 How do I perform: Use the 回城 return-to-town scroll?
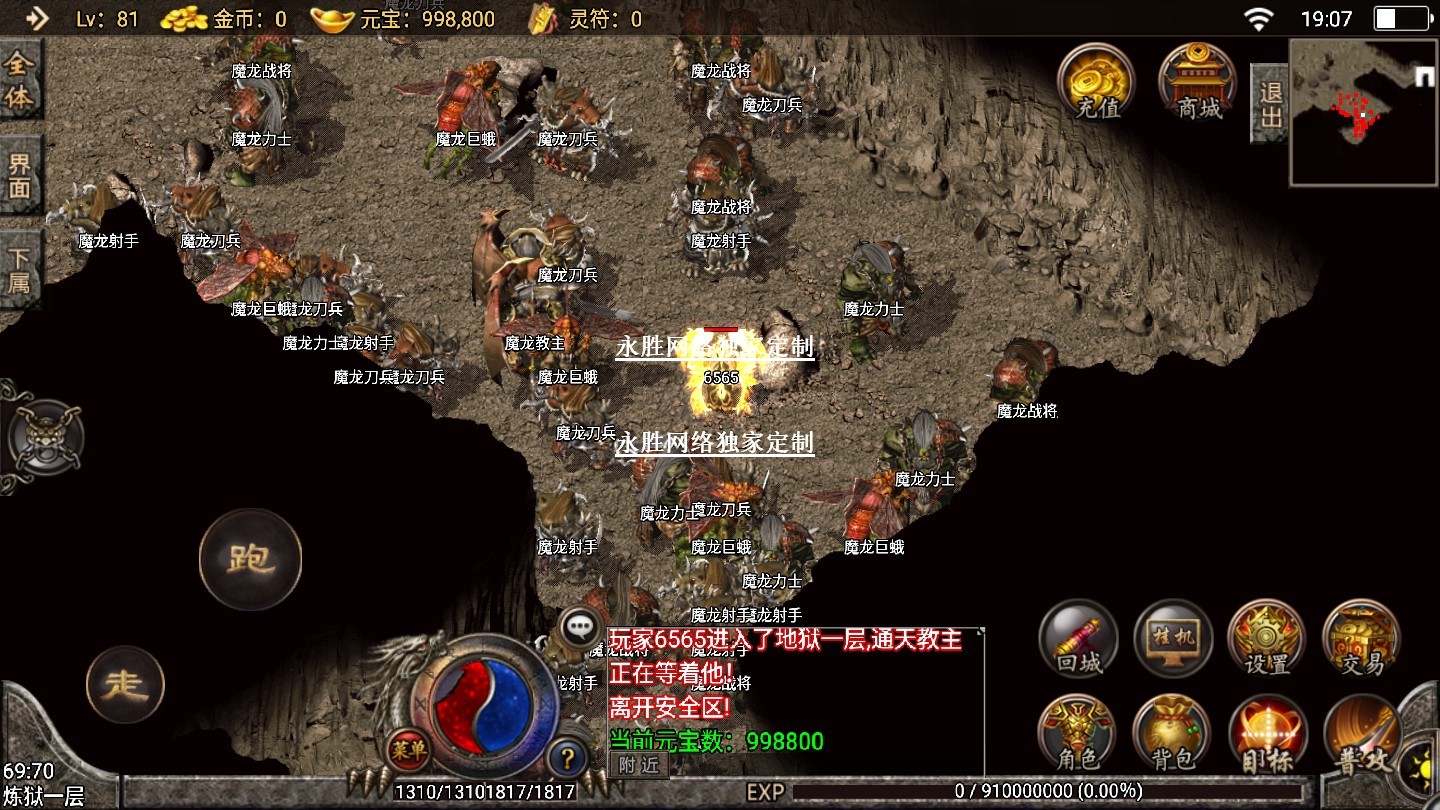1078,640
